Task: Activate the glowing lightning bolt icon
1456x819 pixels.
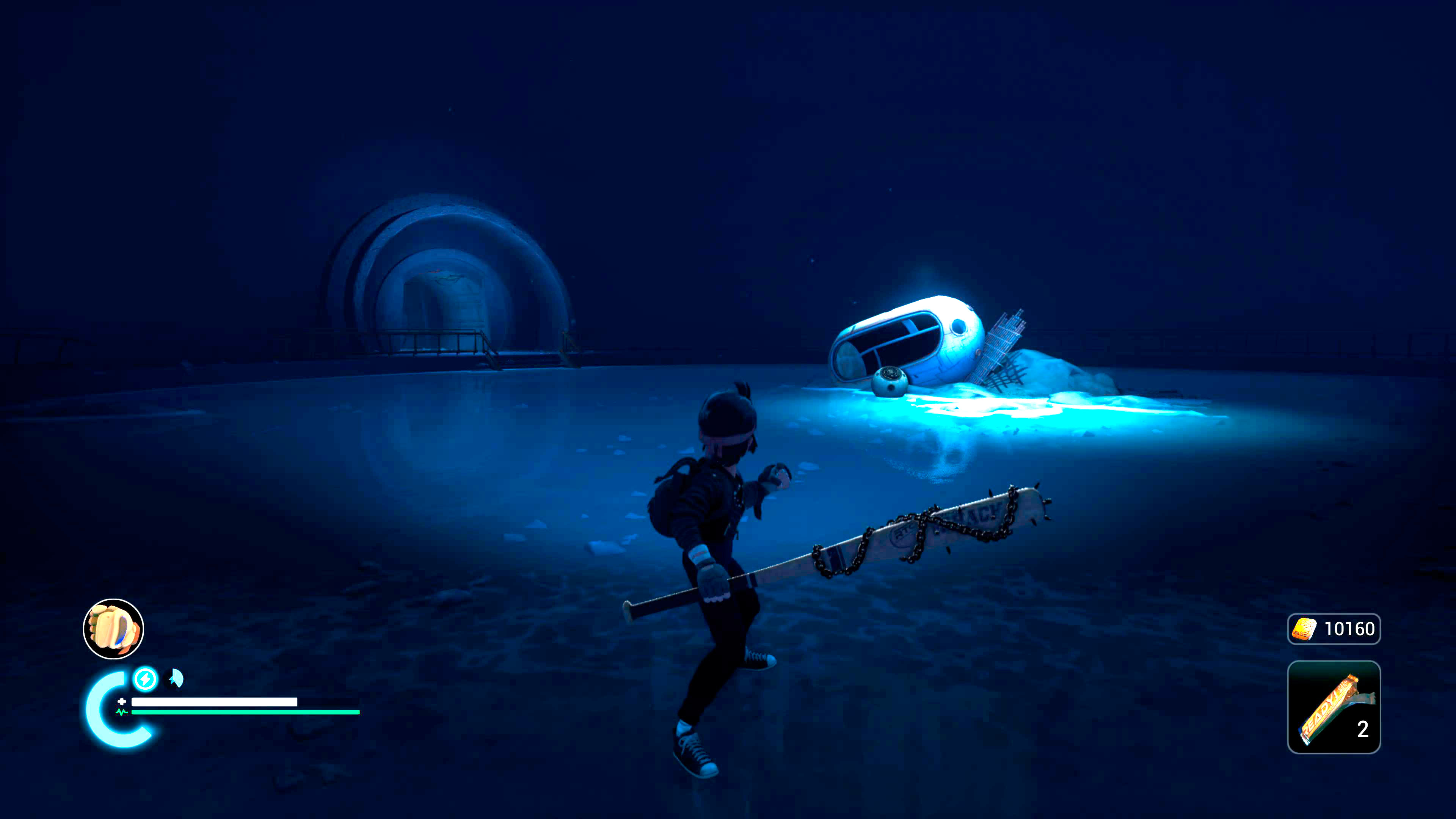Action: pos(145,678)
